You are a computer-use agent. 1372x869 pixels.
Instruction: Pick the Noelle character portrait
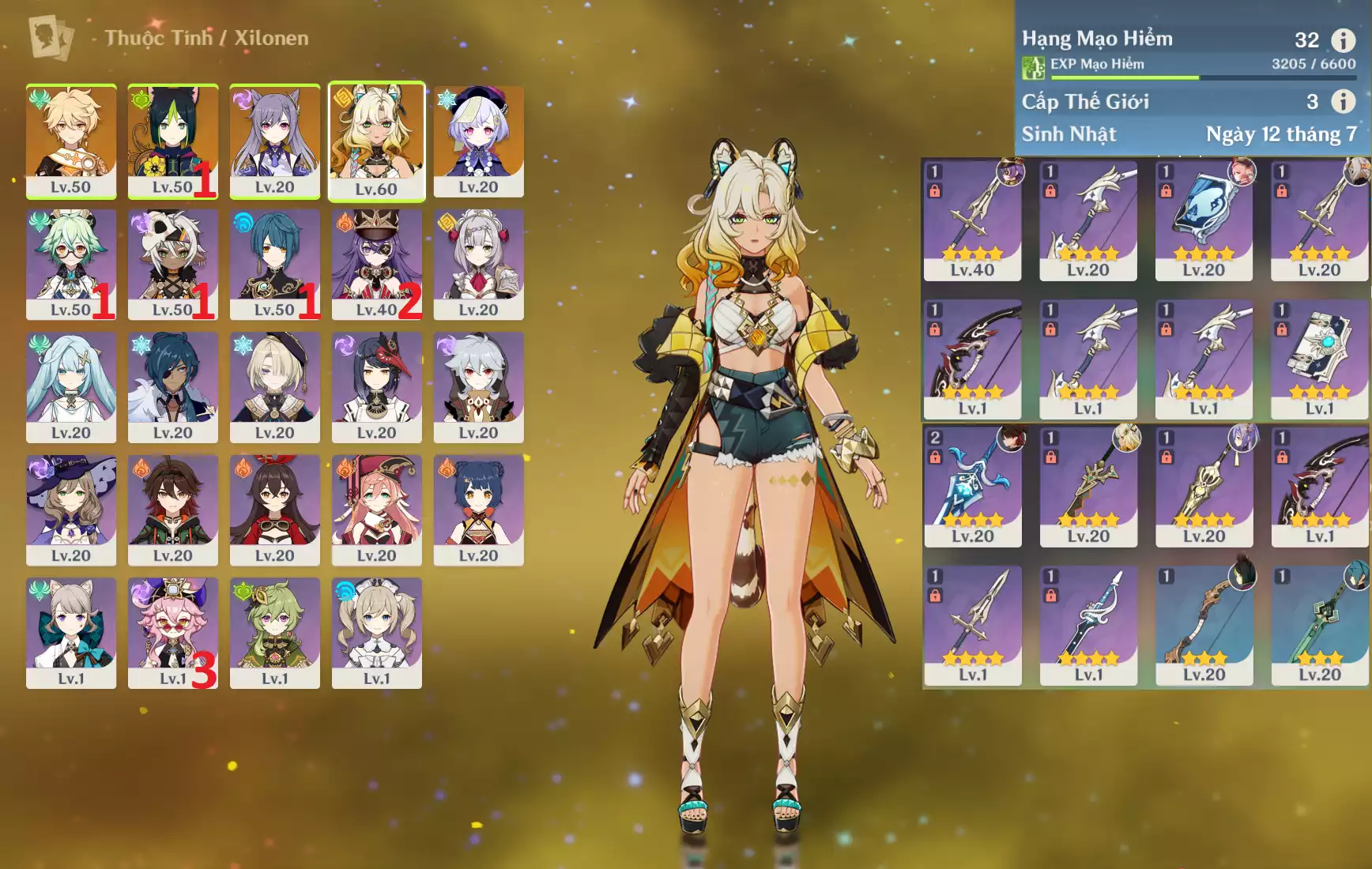click(478, 264)
